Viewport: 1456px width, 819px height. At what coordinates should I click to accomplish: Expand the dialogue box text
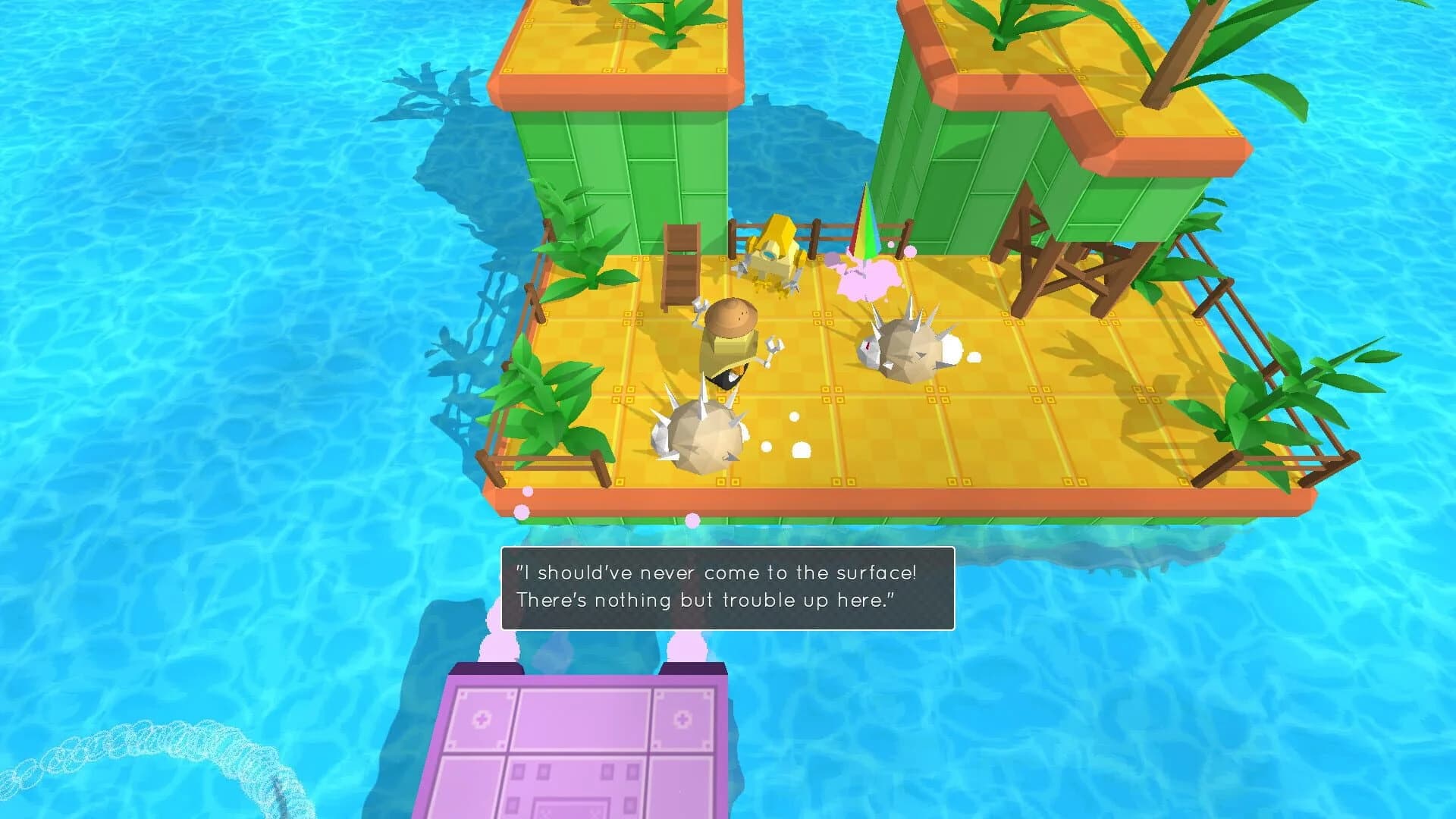pyautogui.click(x=724, y=588)
